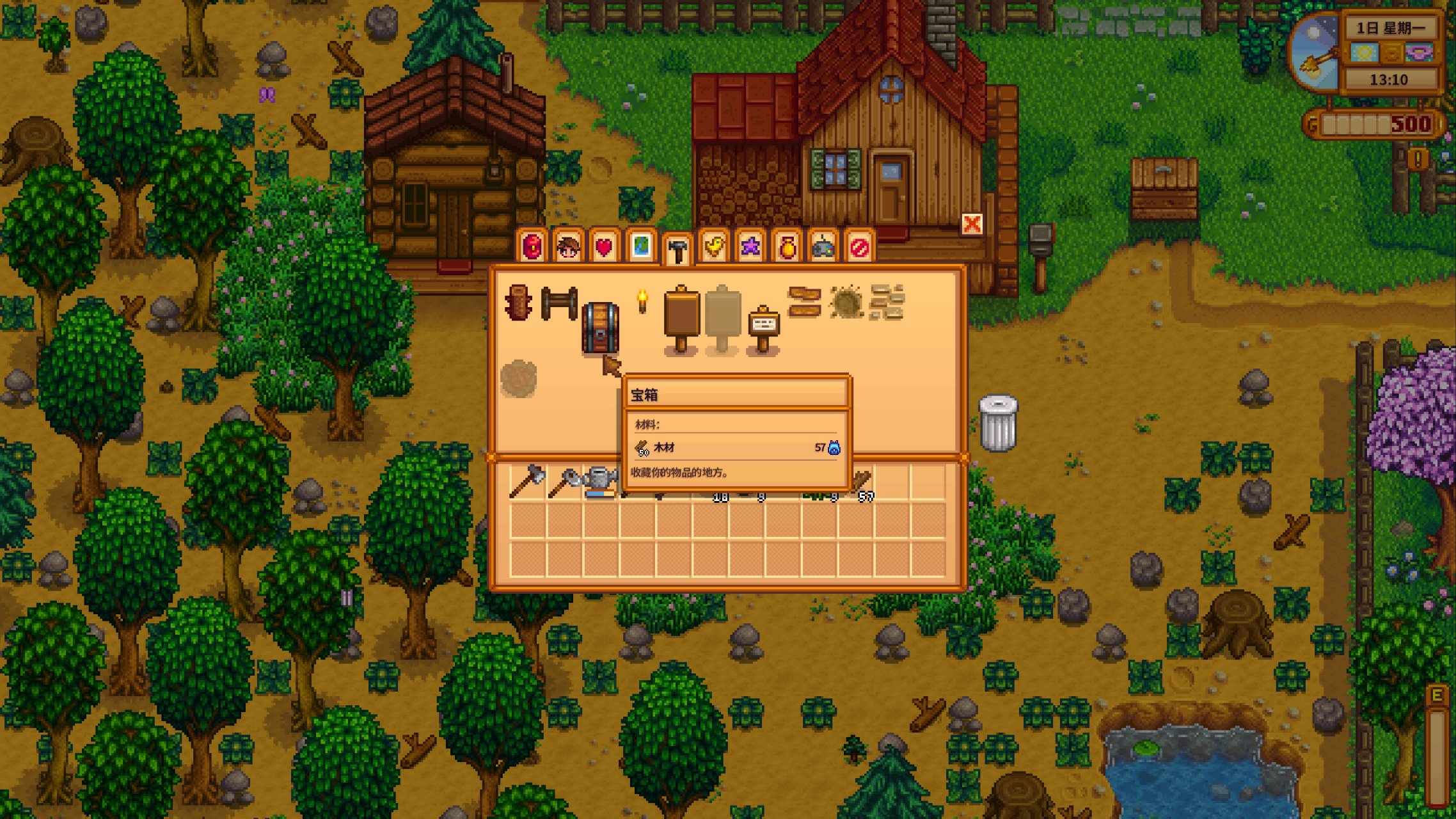Craft the torch recipe

point(642,301)
